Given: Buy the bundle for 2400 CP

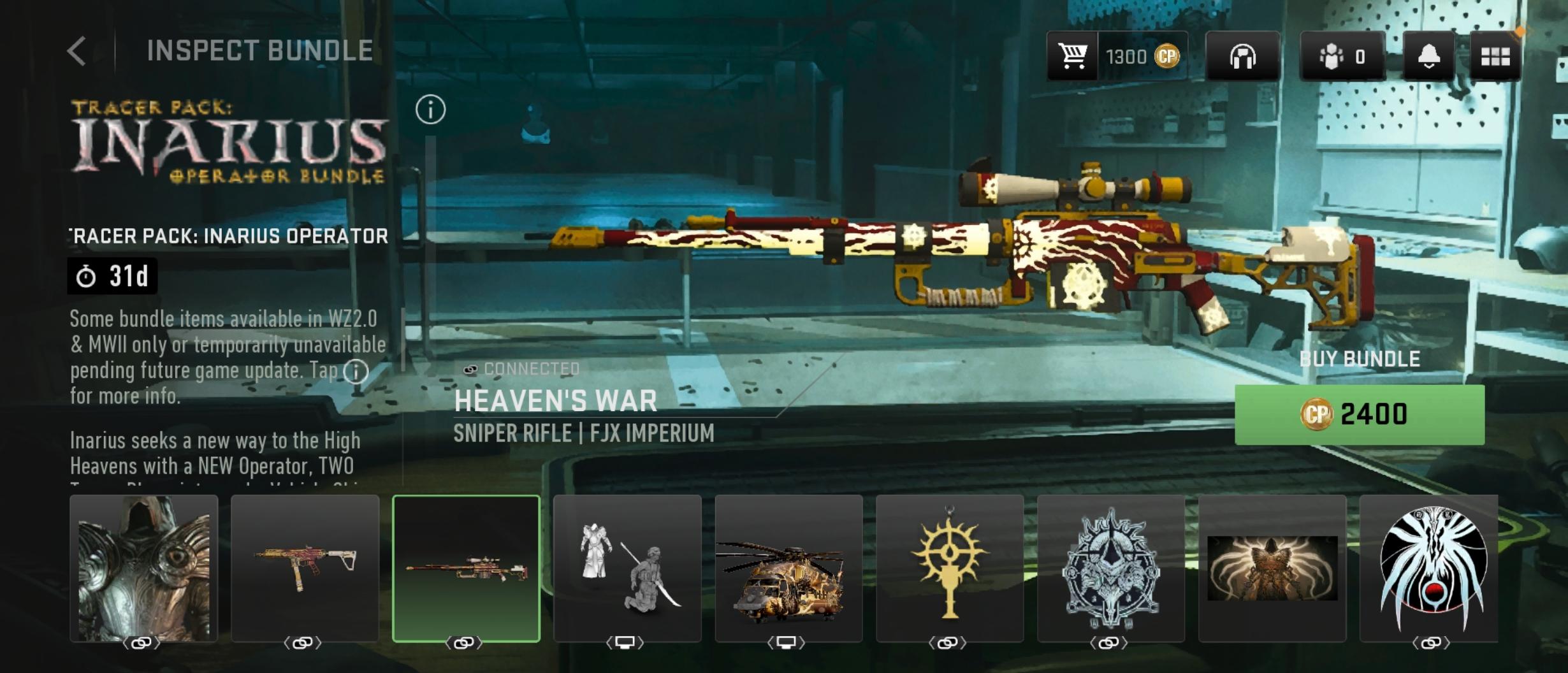Looking at the screenshot, I should [x=1359, y=414].
